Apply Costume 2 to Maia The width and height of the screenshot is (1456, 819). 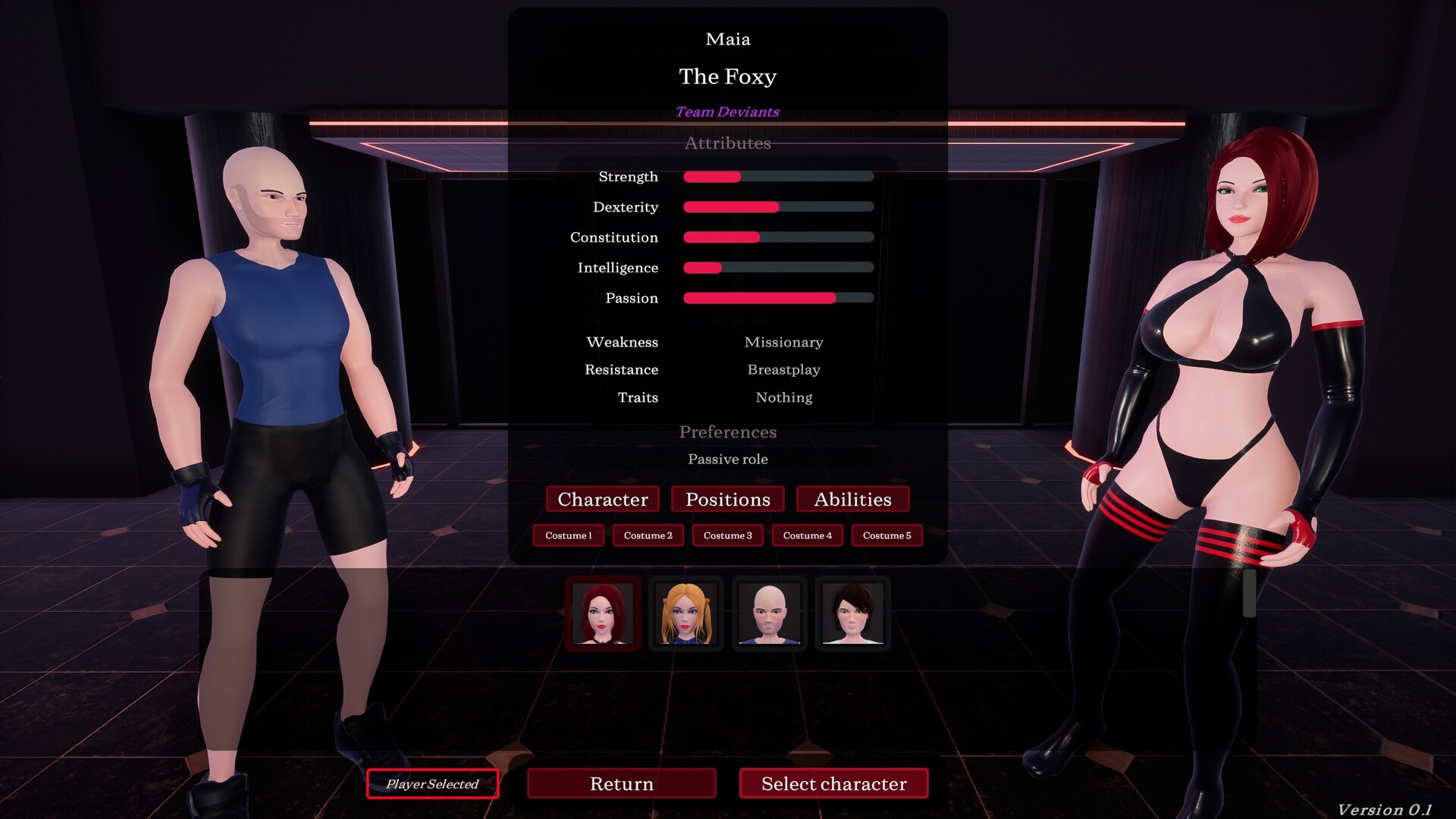point(648,535)
